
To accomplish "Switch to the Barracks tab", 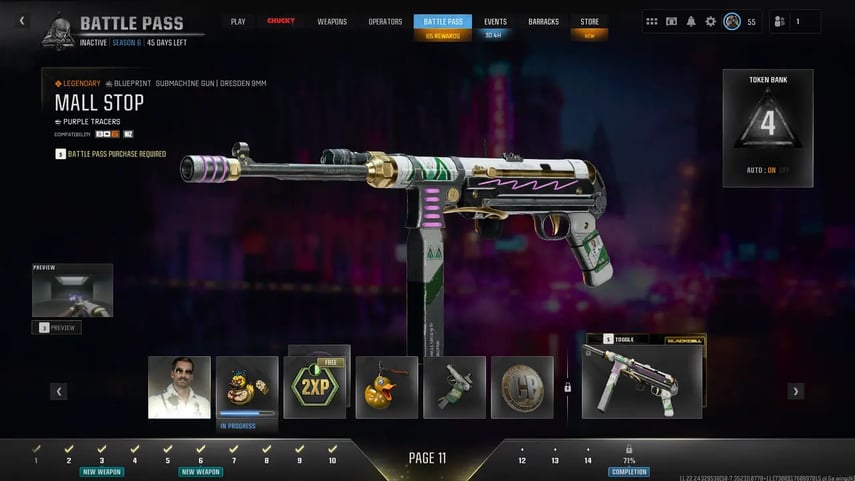I will pos(543,21).
